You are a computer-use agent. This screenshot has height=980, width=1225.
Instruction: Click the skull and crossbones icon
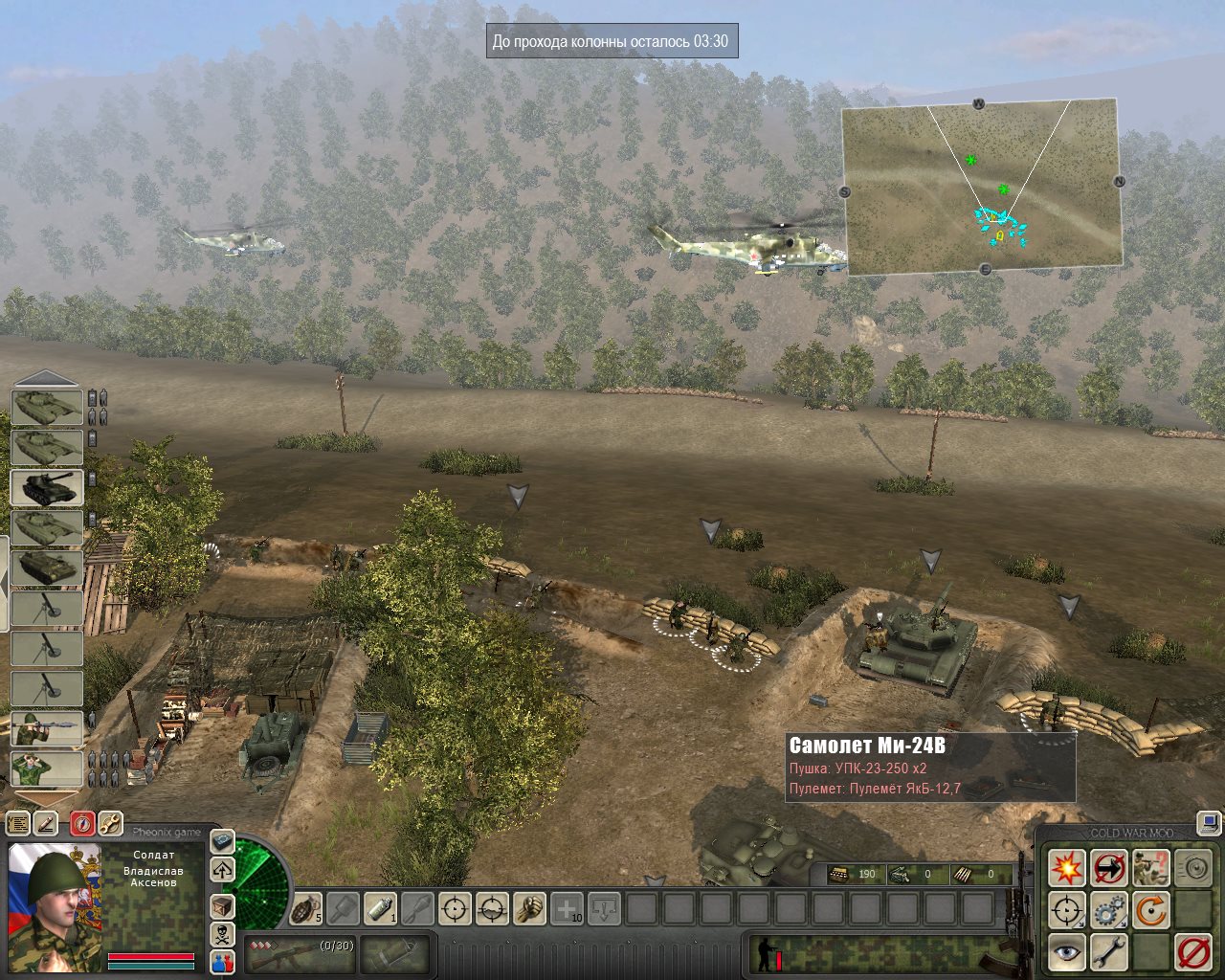tap(222, 934)
